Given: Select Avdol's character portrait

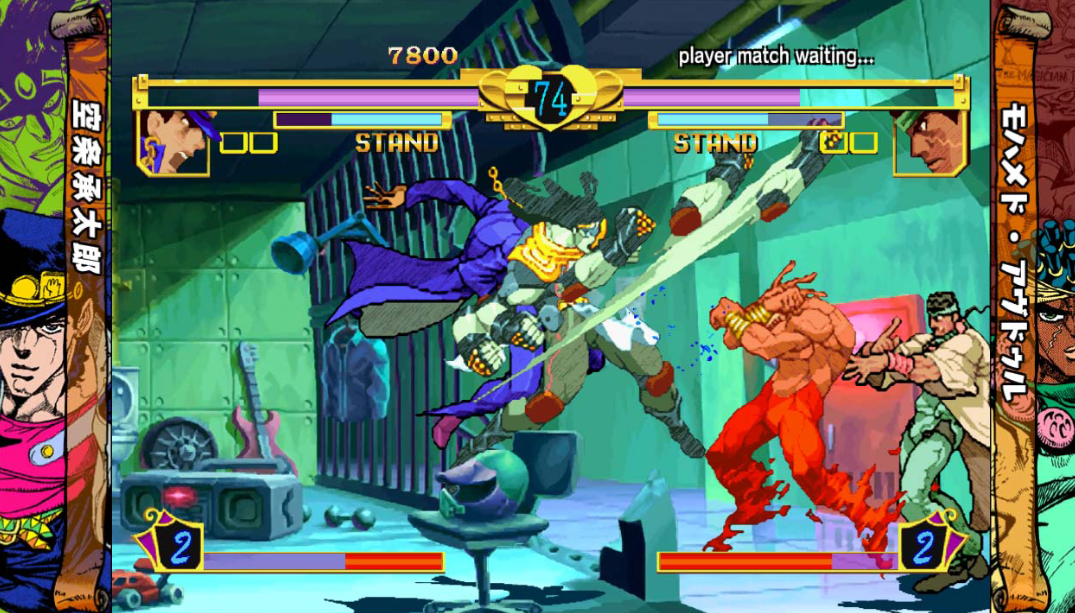Looking at the screenshot, I should point(929,142).
